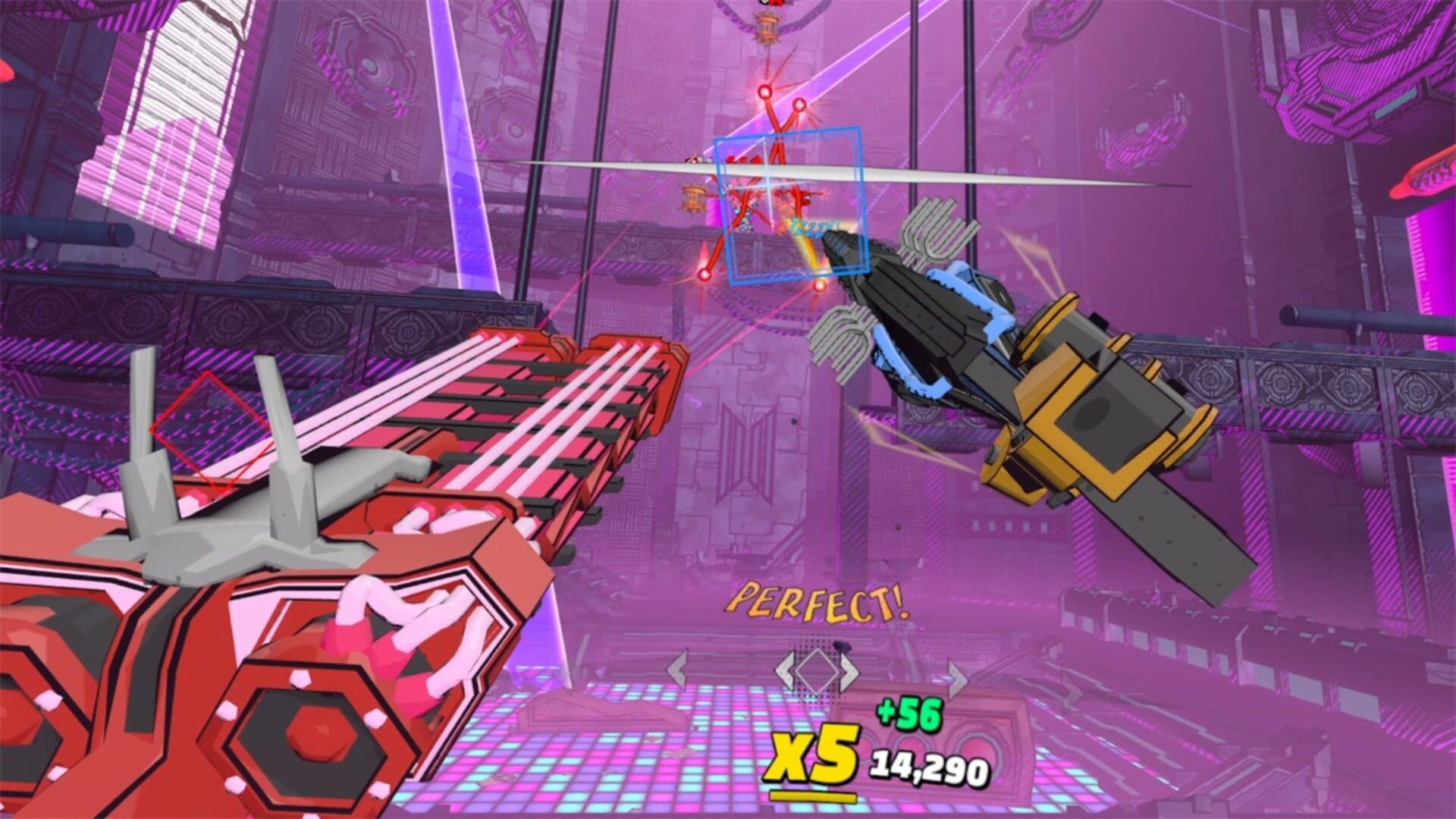Expand the right-pointing chevron beside the reticle
This screenshot has height=819, width=1456.
(x=849, y=670)
